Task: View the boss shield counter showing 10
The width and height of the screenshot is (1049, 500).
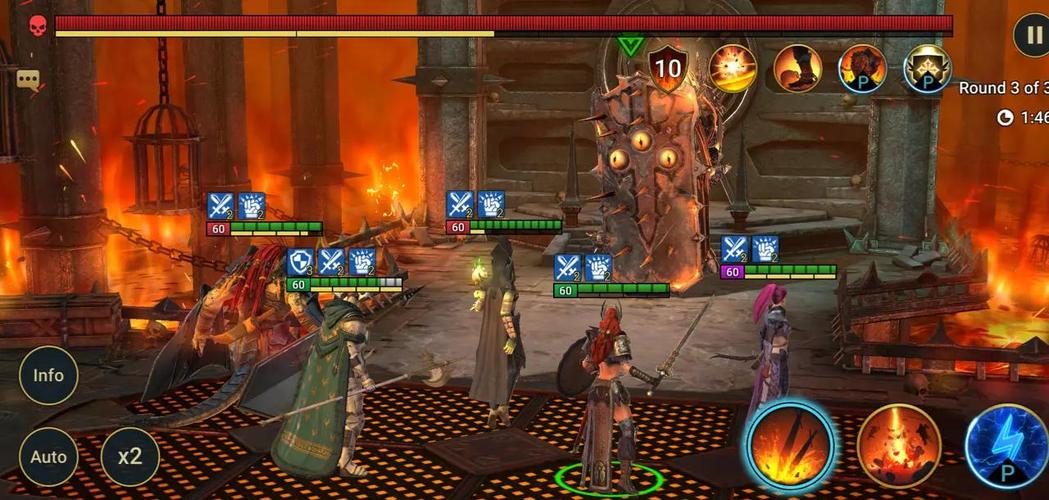Action: (x=668, y=68)
